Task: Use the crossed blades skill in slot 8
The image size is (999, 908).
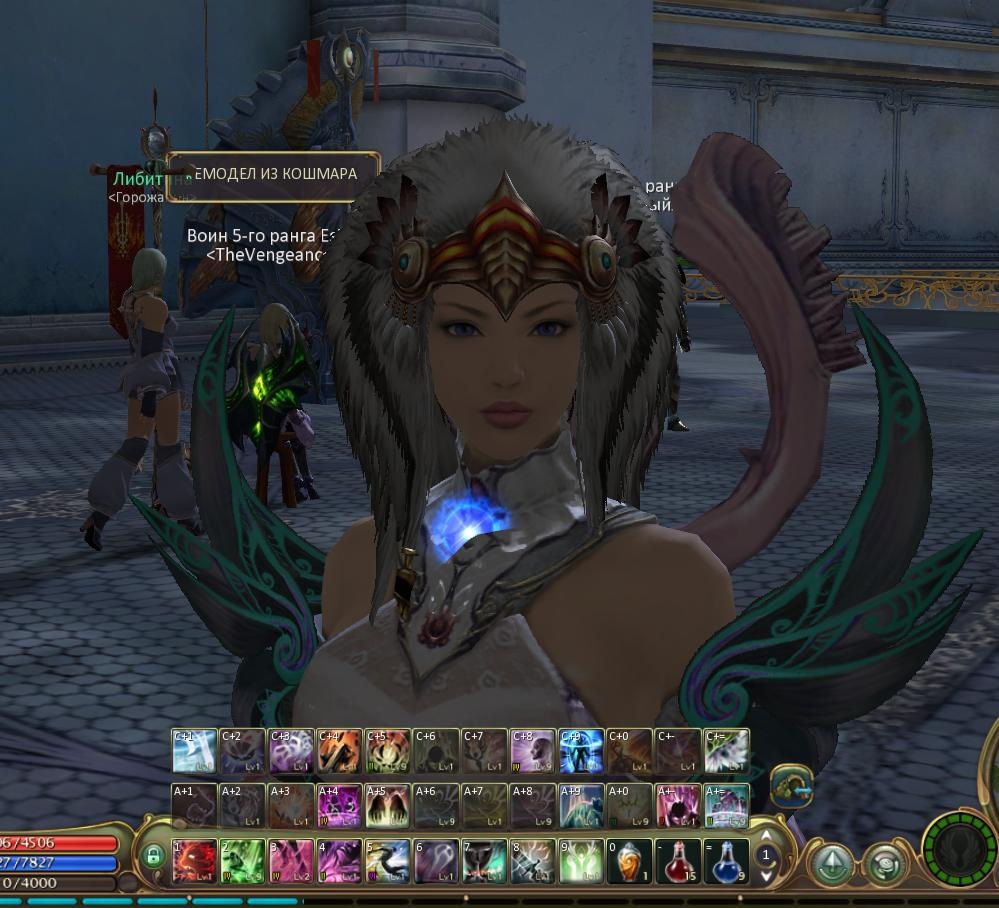Action: click(533, 861)
